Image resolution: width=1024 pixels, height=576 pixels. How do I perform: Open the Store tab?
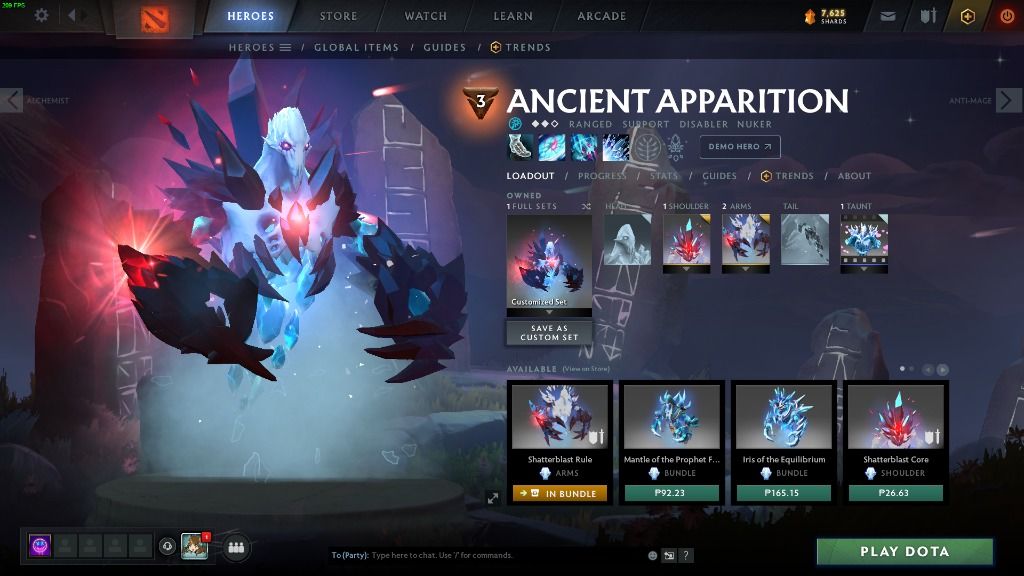[338, 16]
